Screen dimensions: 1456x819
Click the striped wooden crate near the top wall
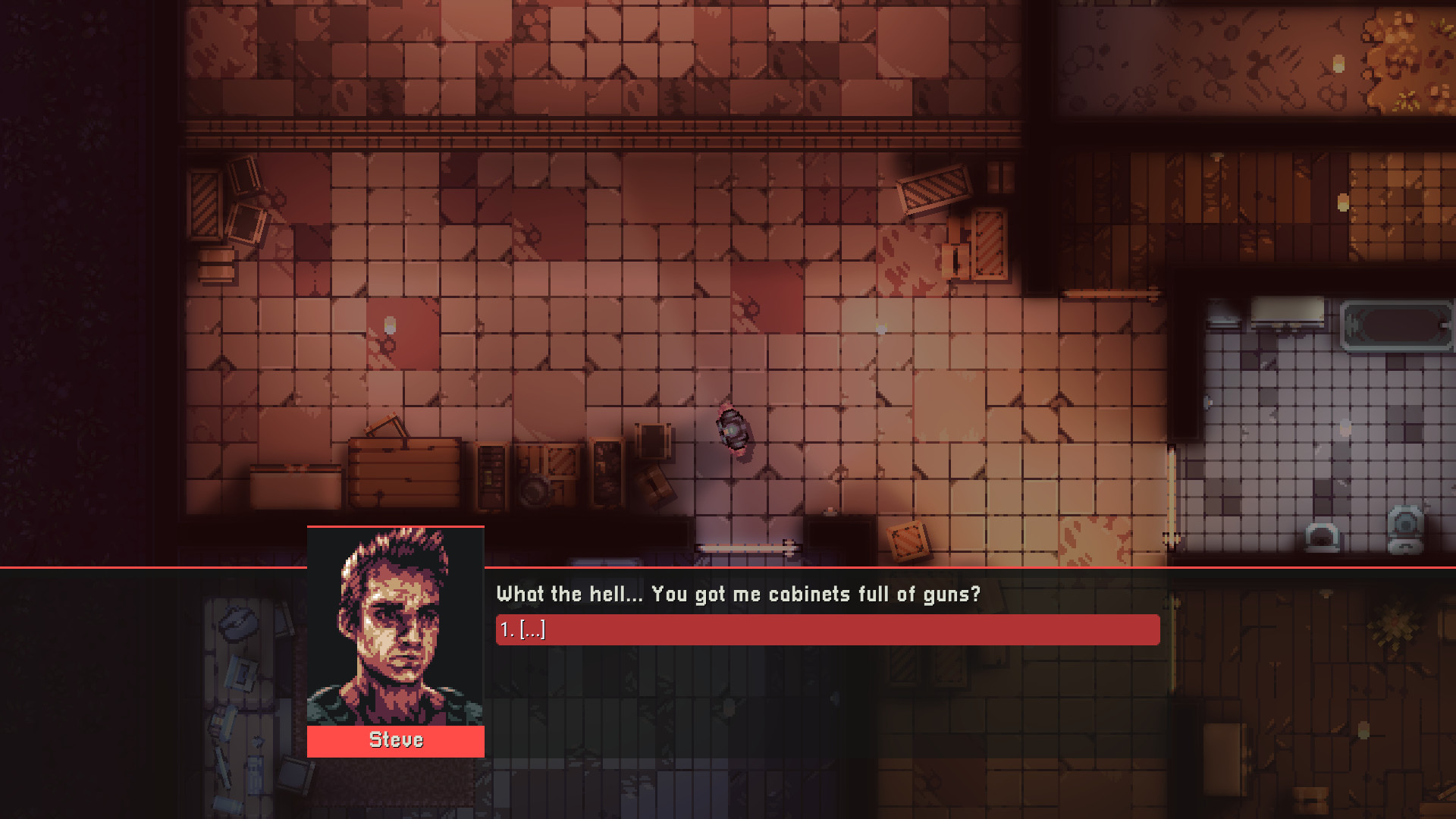pyautogui.click(x=933, y=188)
